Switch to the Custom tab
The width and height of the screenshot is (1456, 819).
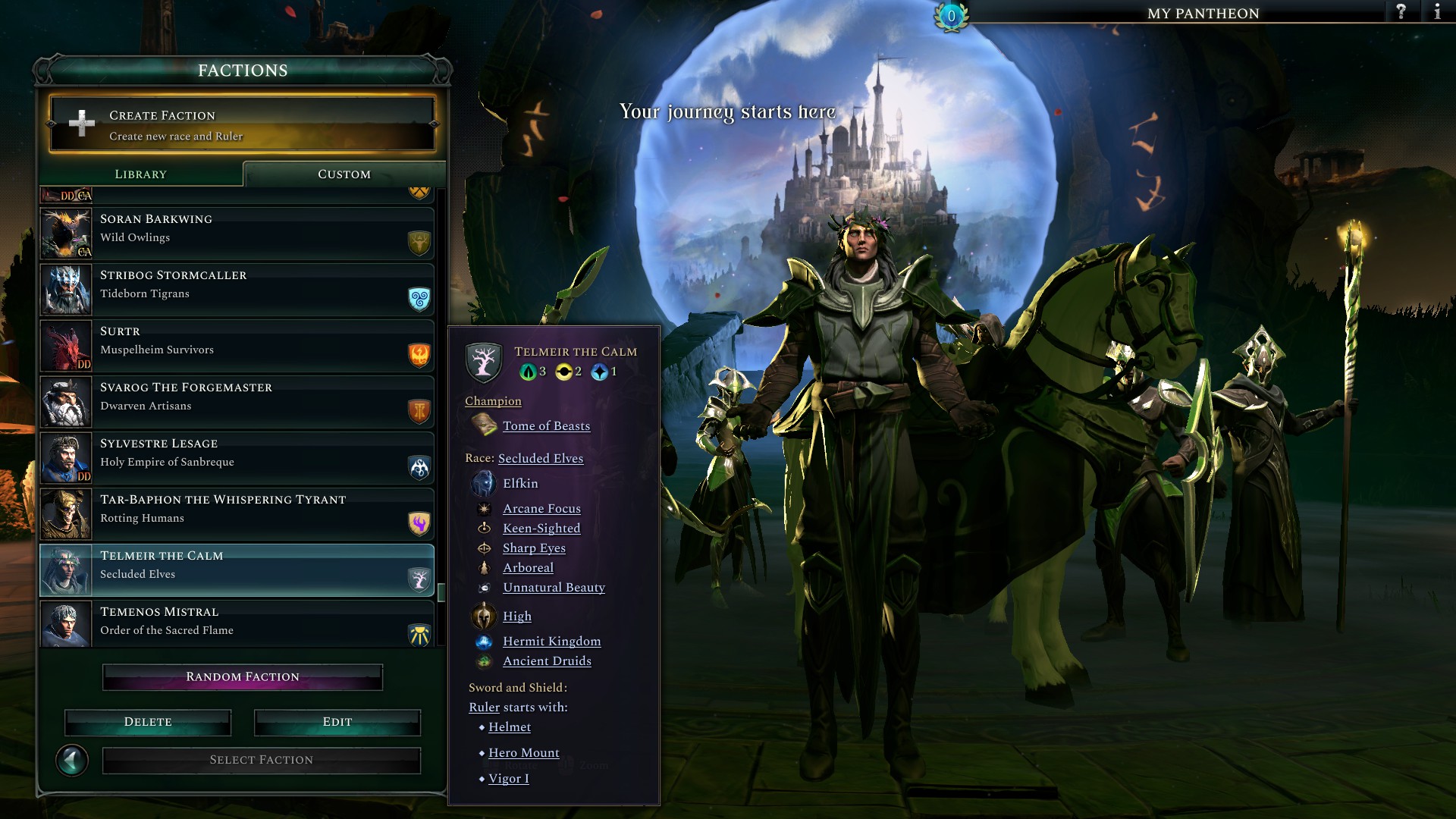tap(344, 174)
